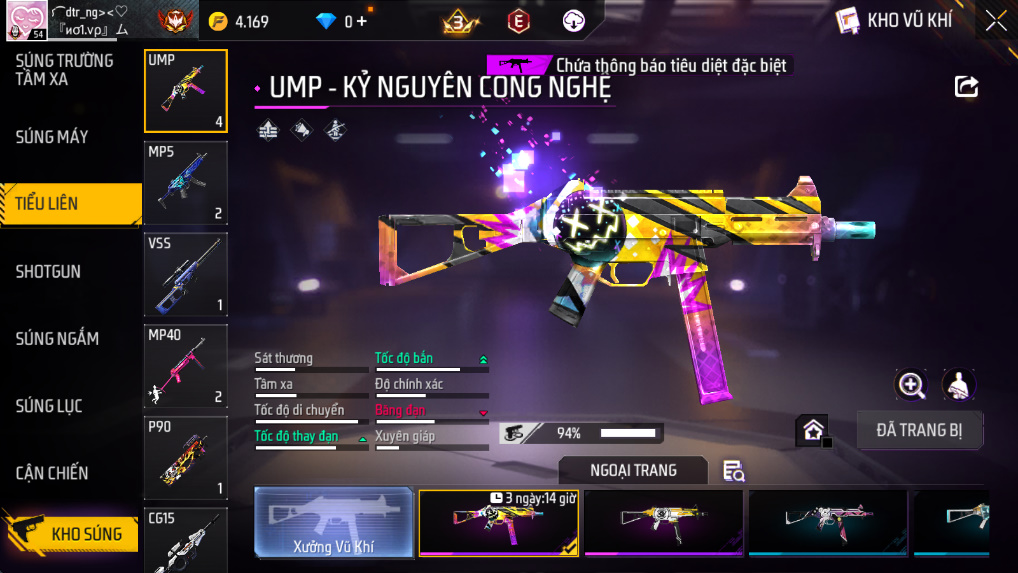
Task: Open the skin list search icon
Action: (733, 471)
